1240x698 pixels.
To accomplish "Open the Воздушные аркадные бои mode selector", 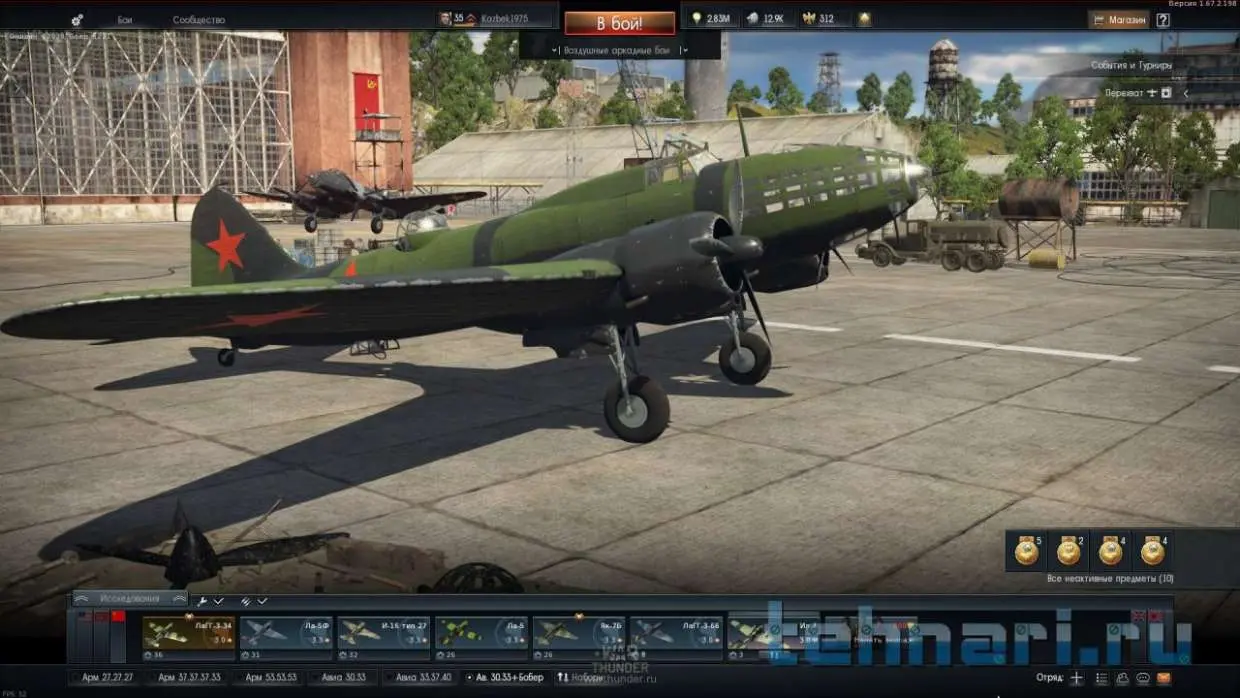I will click(620, 49).
